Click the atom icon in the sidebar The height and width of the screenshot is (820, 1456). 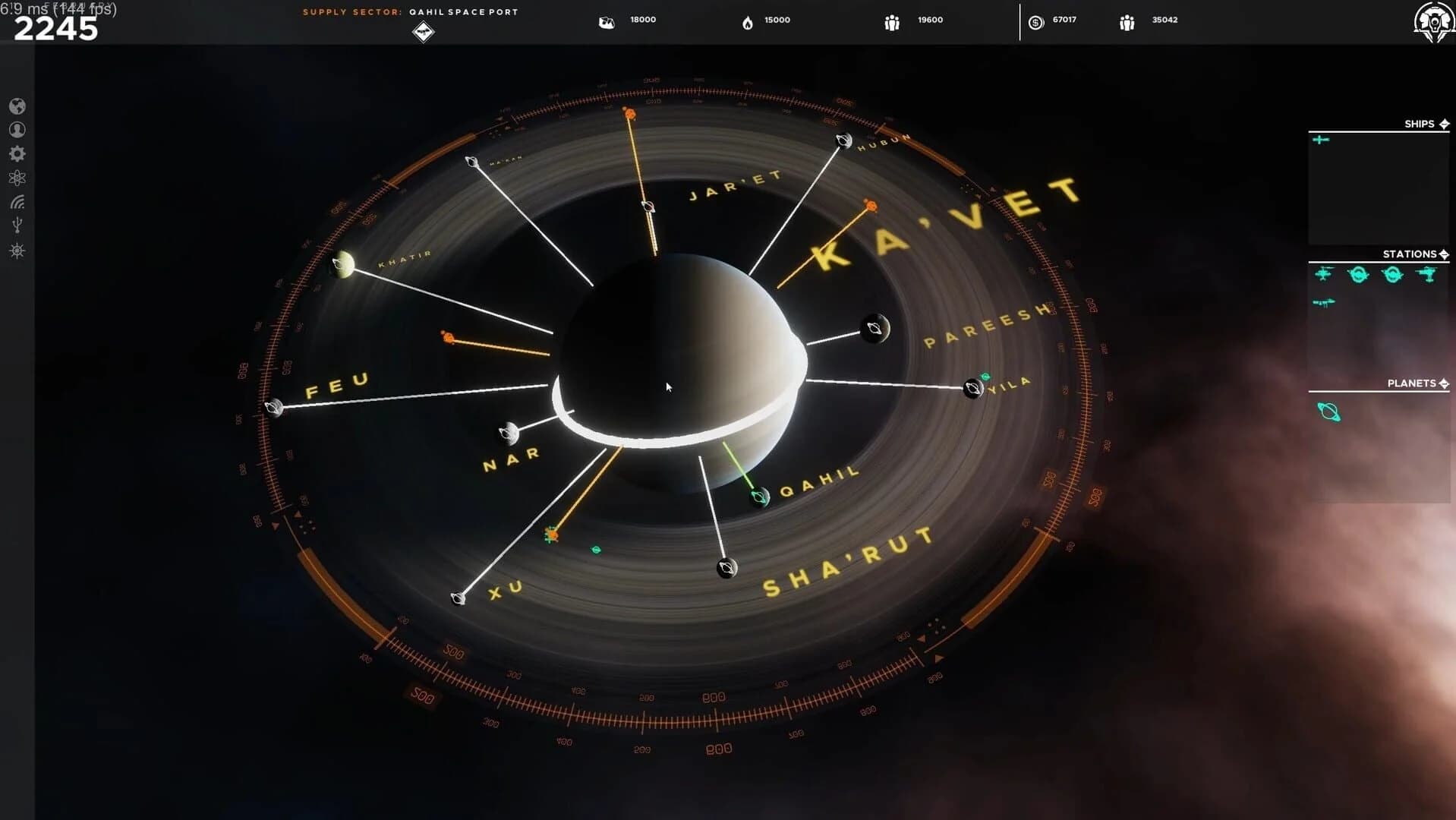[17, 177]
